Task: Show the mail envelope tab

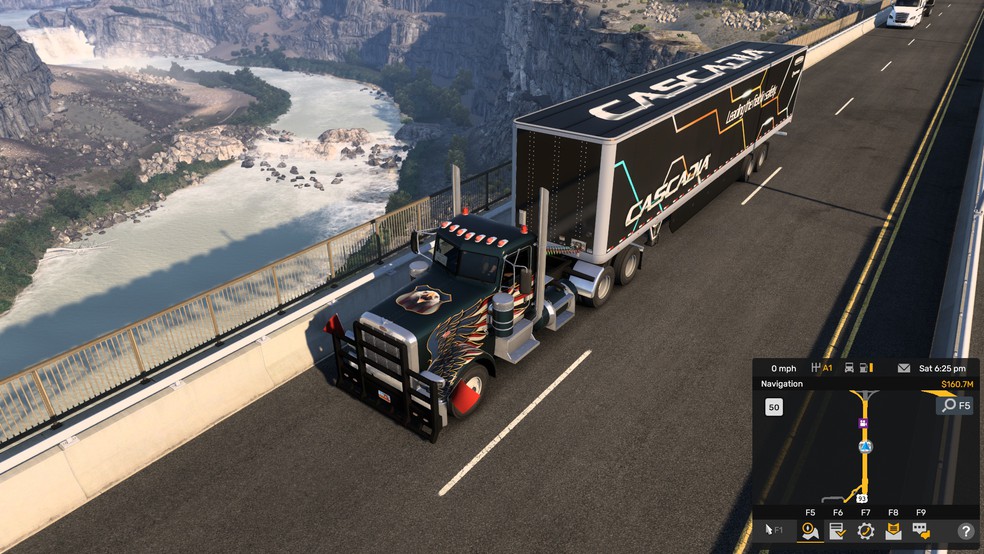Action: click(893, 531)
